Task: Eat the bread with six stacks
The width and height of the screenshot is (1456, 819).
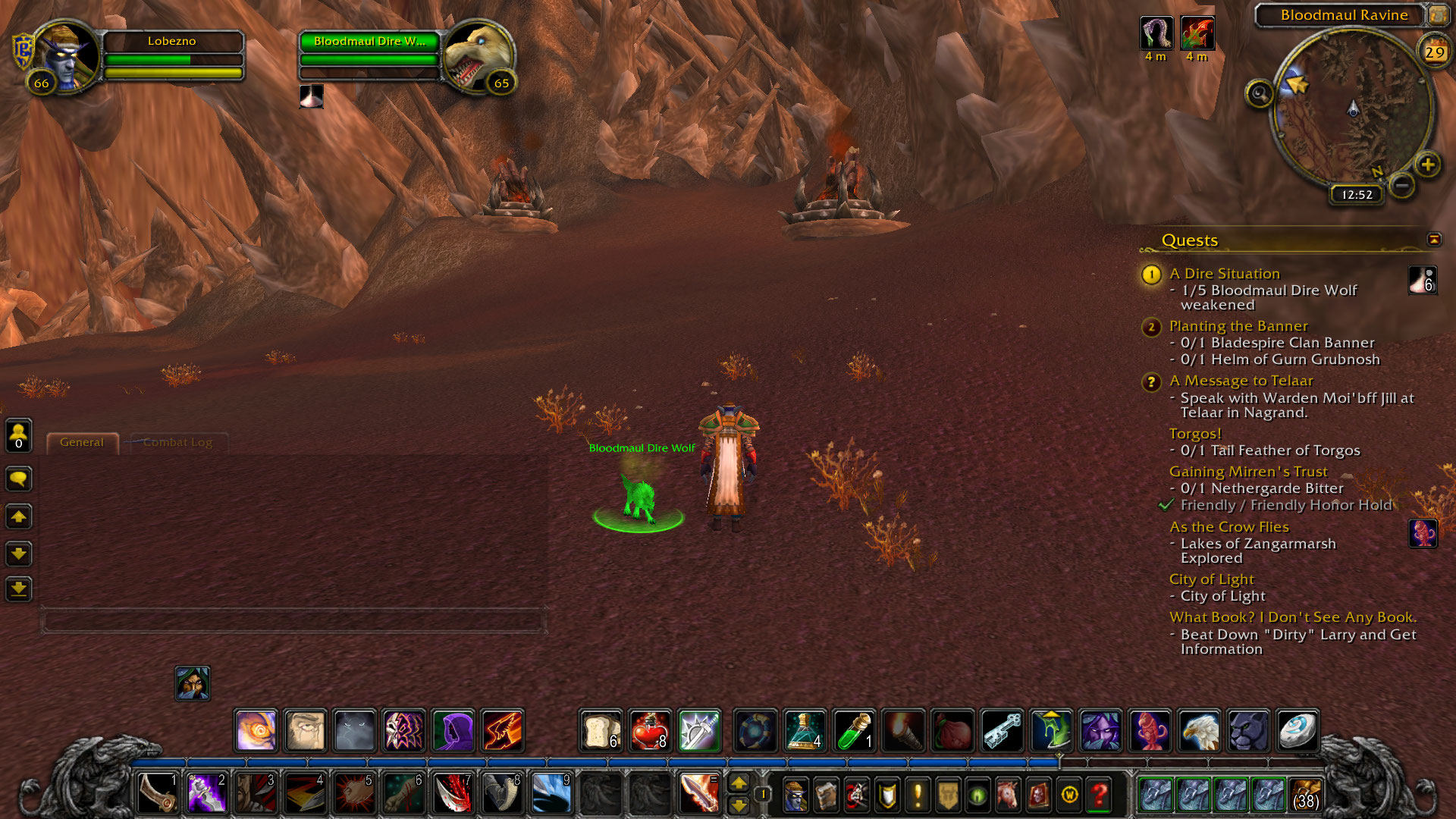Action: (601, 730)
